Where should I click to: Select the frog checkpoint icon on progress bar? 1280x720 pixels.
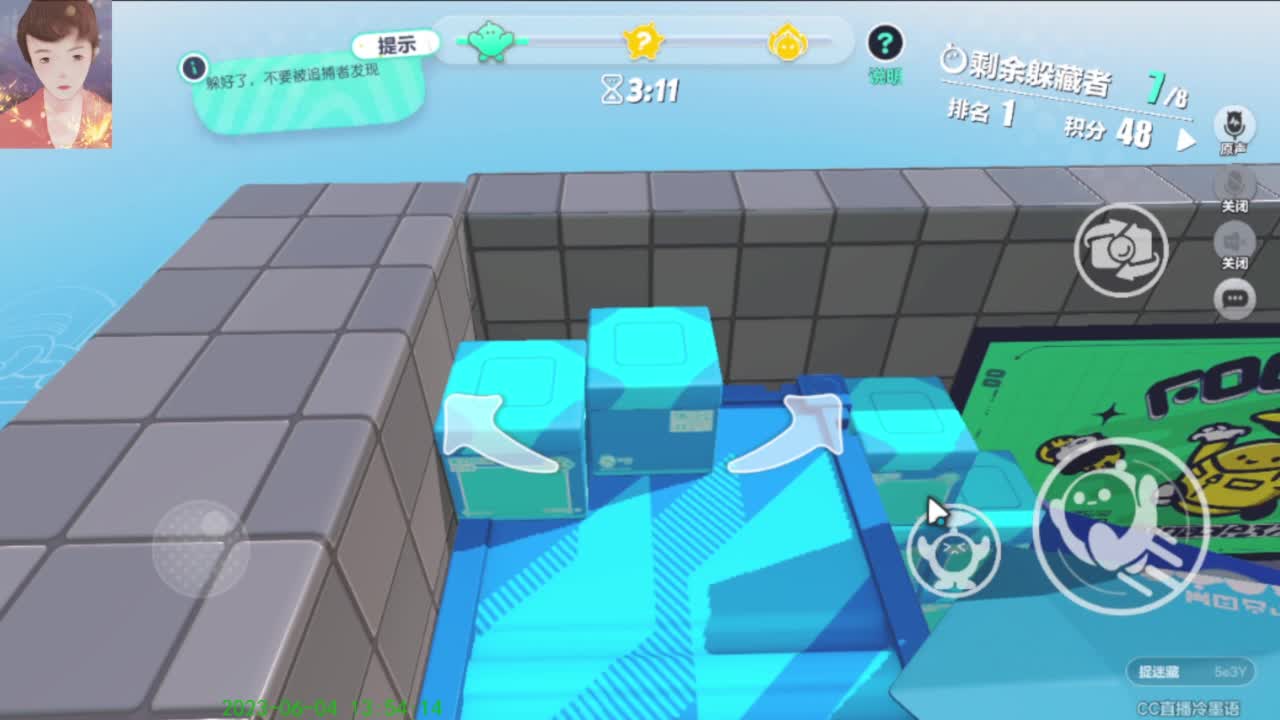point(489,40)
